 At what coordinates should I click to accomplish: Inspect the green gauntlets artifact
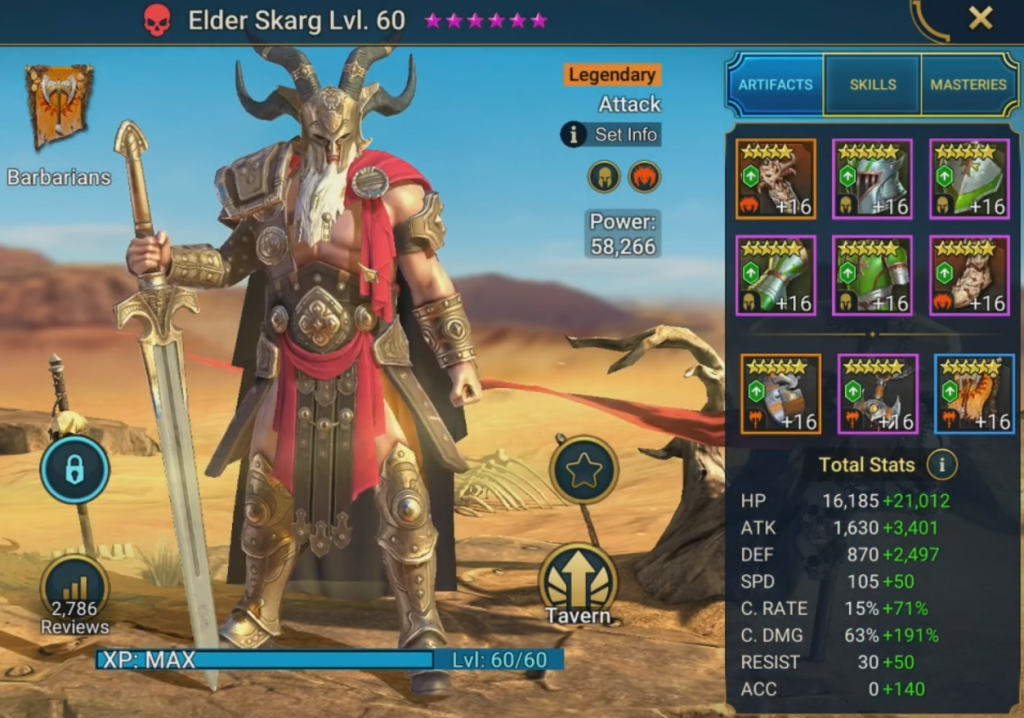coord(776,275)
